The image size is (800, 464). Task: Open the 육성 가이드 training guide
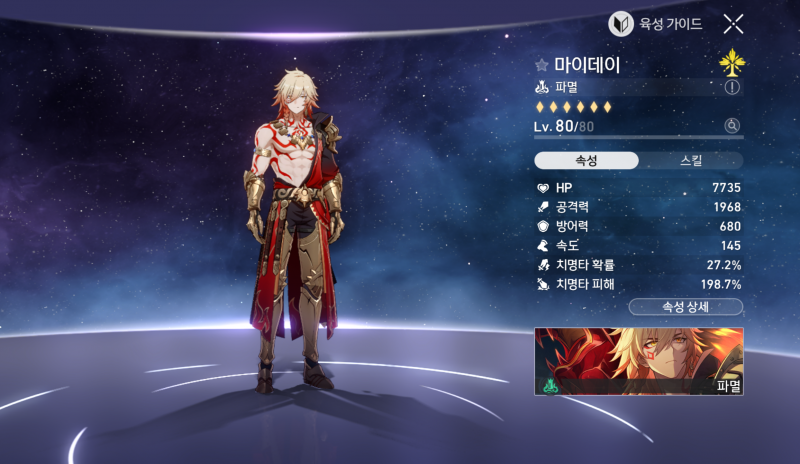click(x=656, y=24)
